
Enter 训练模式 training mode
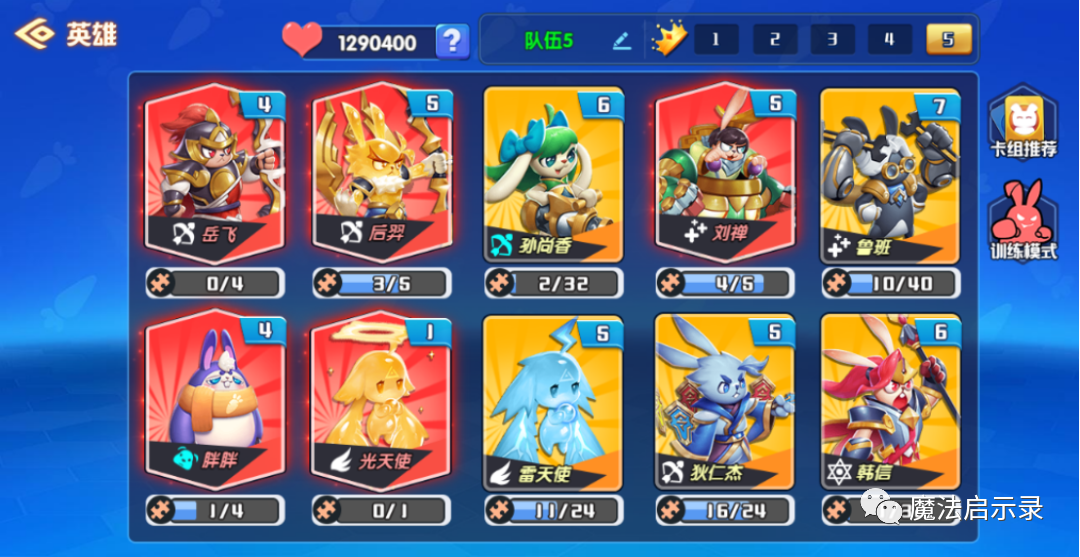(1023, 220)
